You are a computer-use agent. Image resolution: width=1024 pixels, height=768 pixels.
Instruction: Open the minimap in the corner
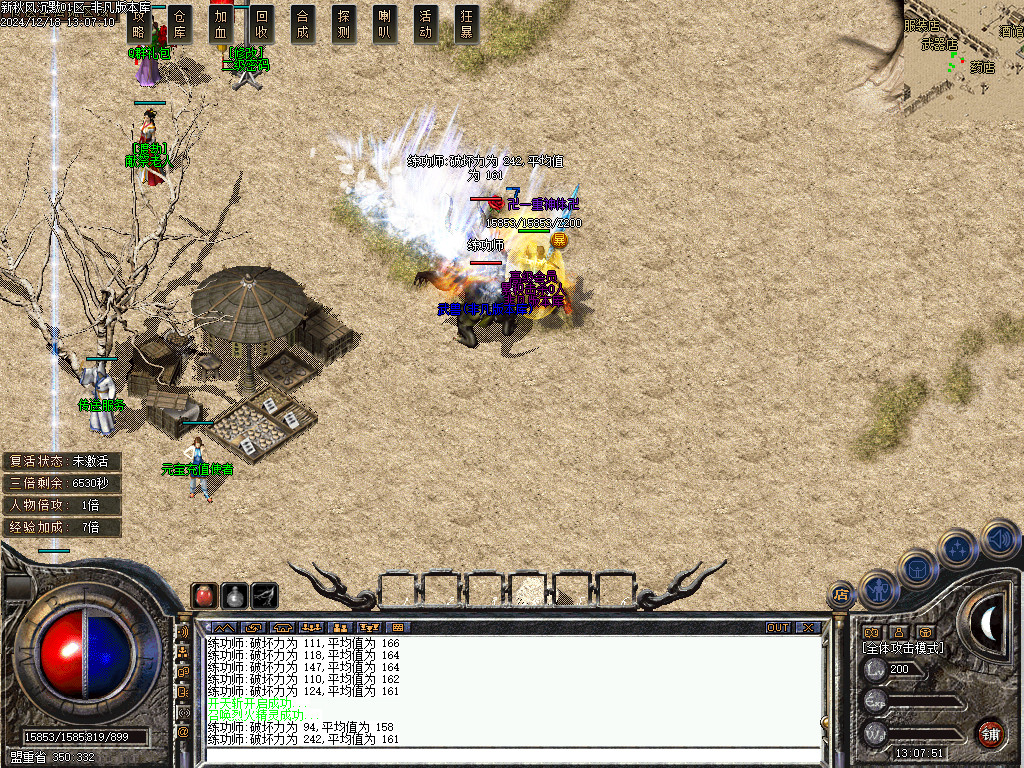point(962,50)
